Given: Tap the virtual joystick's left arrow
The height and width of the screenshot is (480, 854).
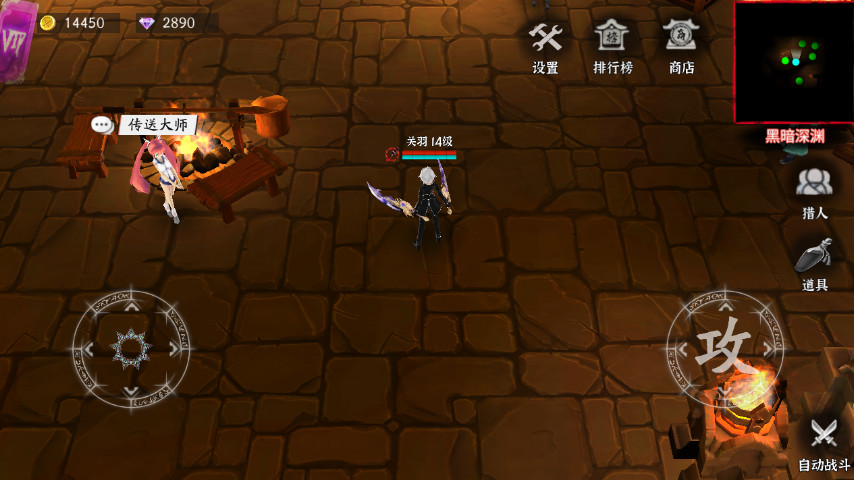Looking at the screenshot, I should click(x=87, y=349).
